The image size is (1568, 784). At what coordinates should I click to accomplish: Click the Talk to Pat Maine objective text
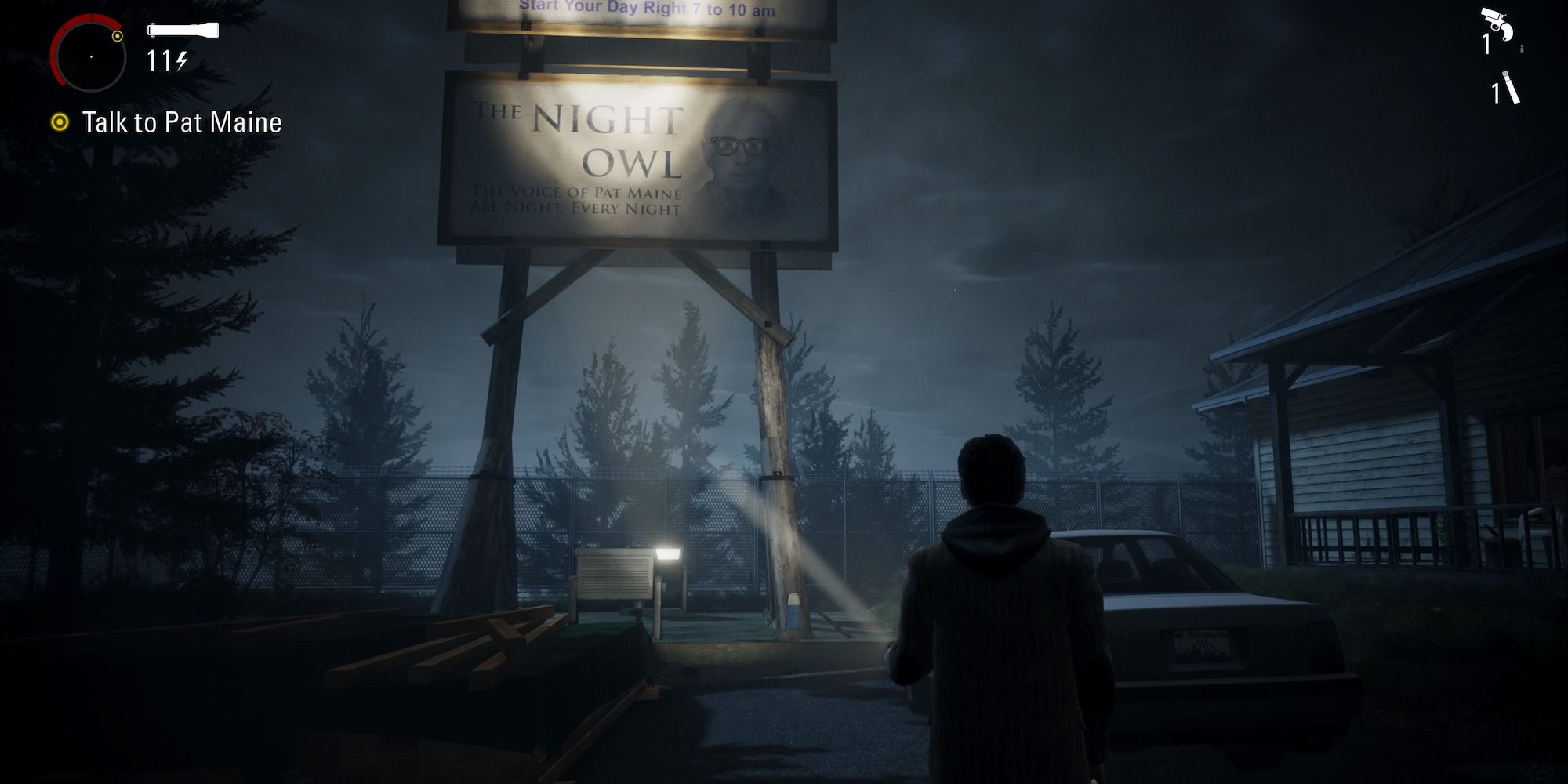click(x=182, y=122)
